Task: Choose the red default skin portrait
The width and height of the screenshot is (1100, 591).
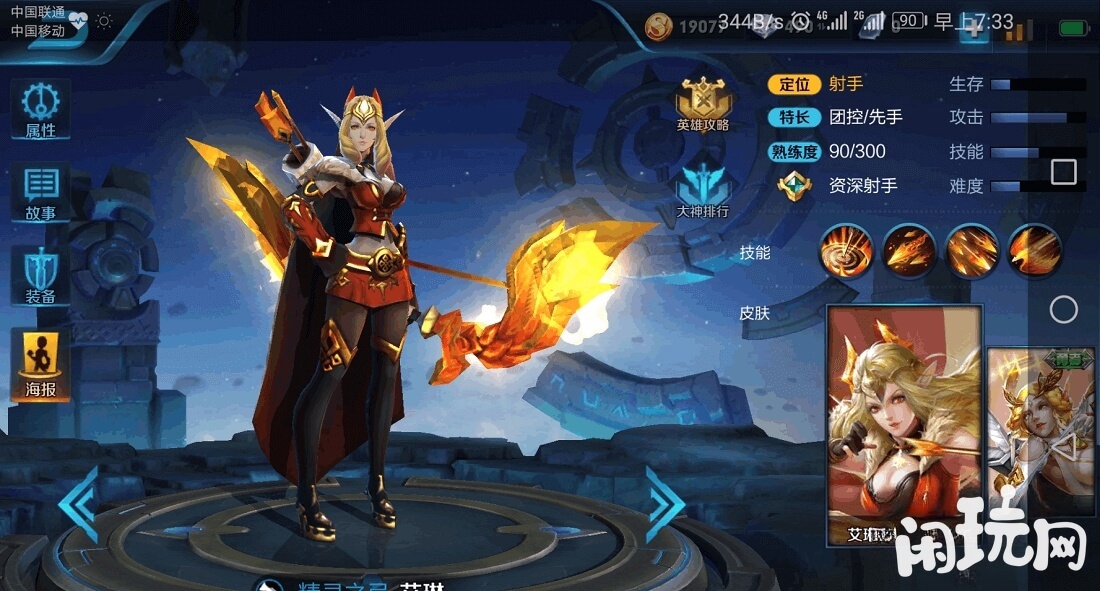Action: (x=904, y=426)
